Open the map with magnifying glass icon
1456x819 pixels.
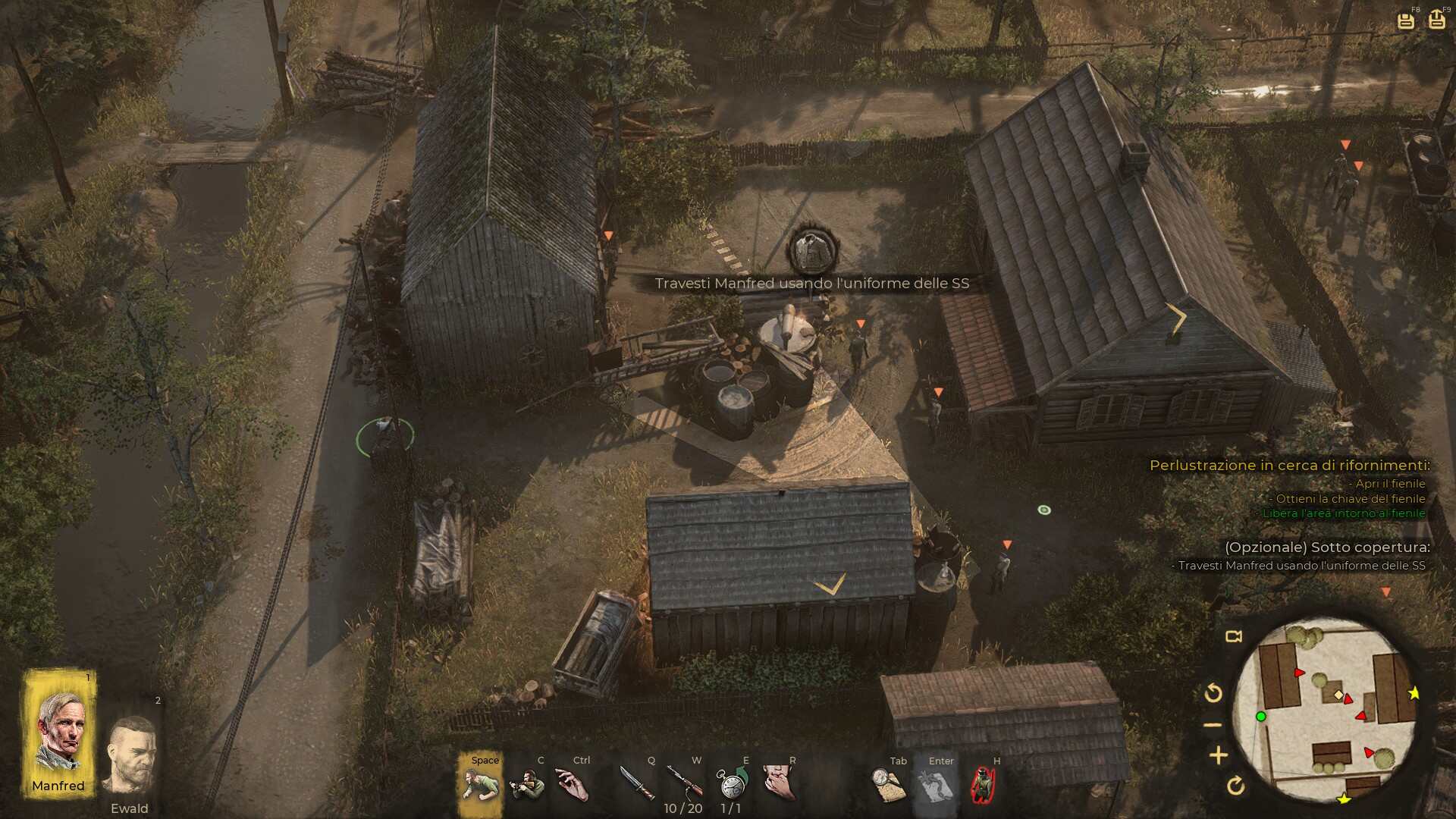click(888, 785)
